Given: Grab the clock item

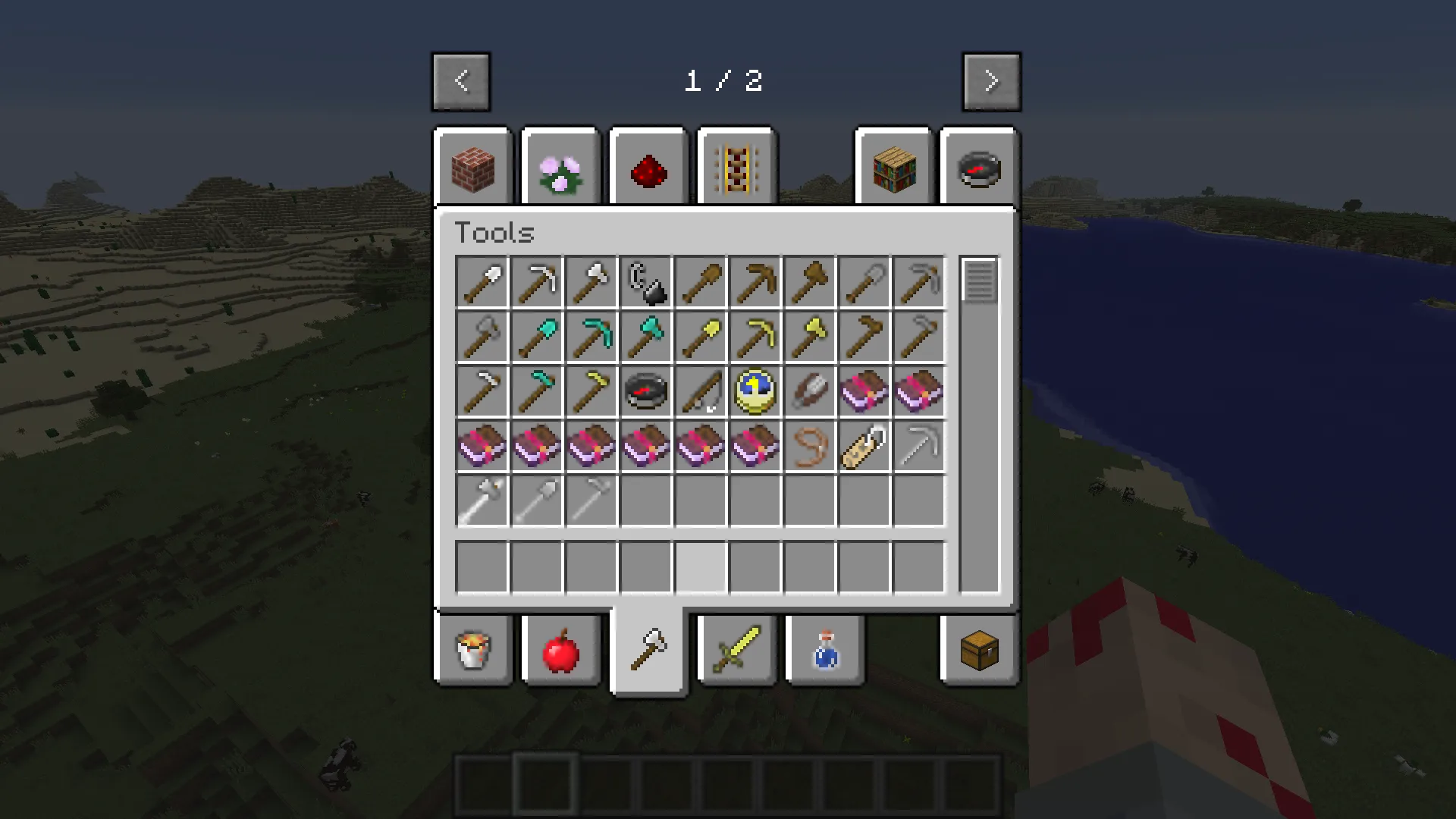Looking at the screenshot, I should pos(755,391).
